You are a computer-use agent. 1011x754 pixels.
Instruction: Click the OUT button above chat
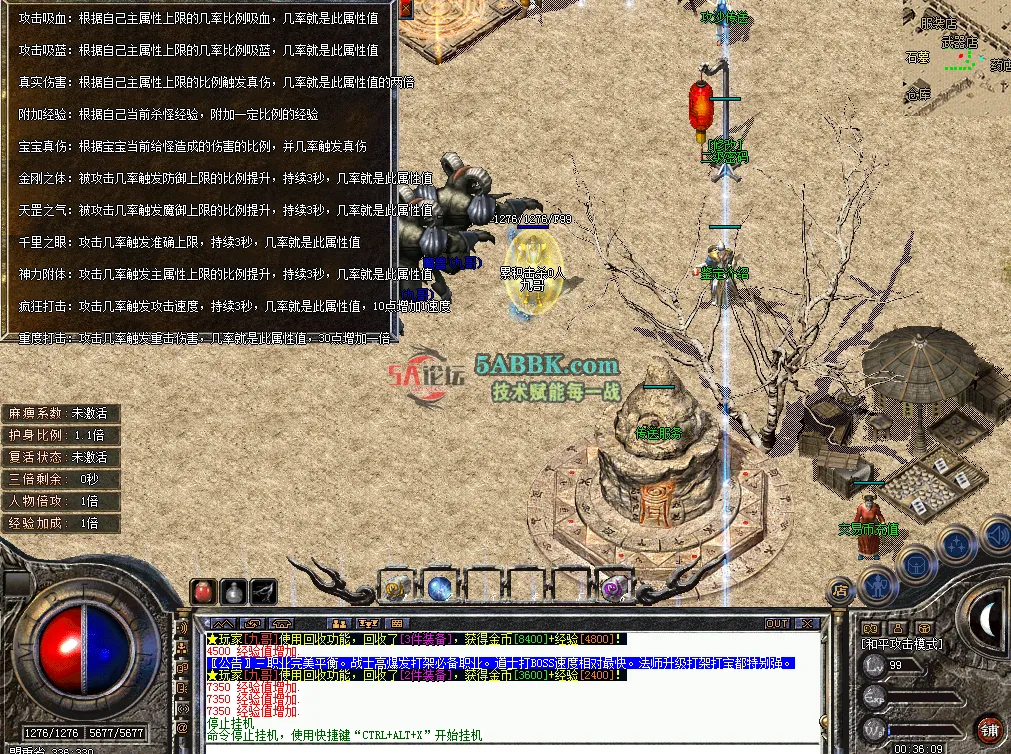777,623
